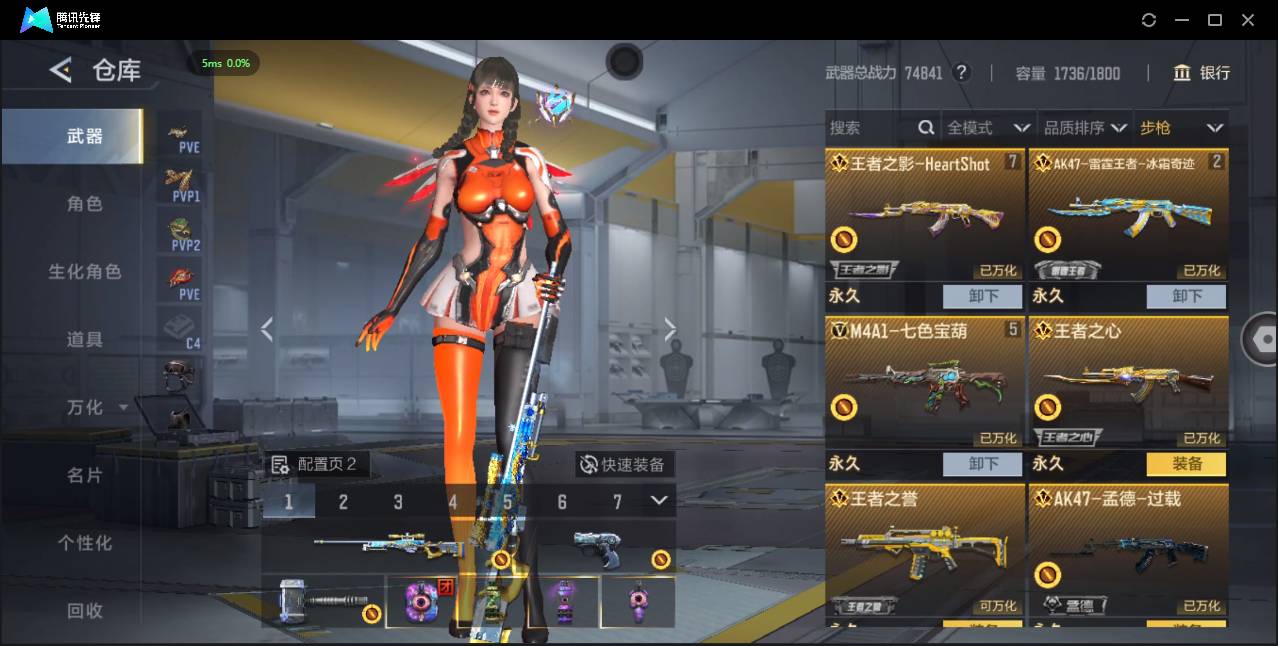Open the 全模式 mode dropdown
The width and height of the screenshot is (1278, 646).
988,128
